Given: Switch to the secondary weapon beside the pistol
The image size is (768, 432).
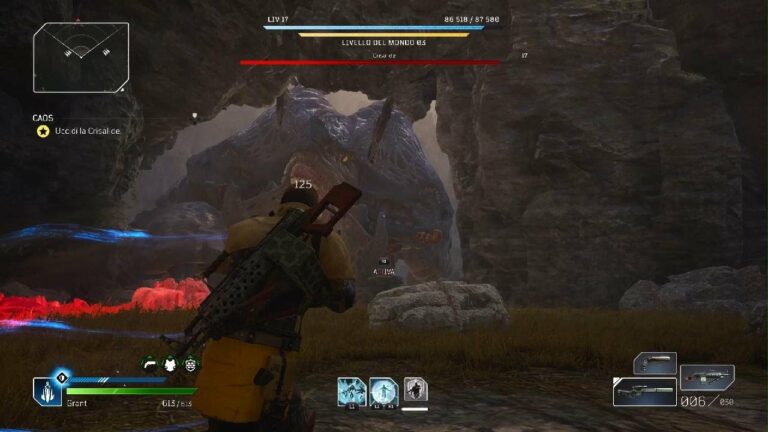Looking at the screenshot, I should tap(707, 377).
